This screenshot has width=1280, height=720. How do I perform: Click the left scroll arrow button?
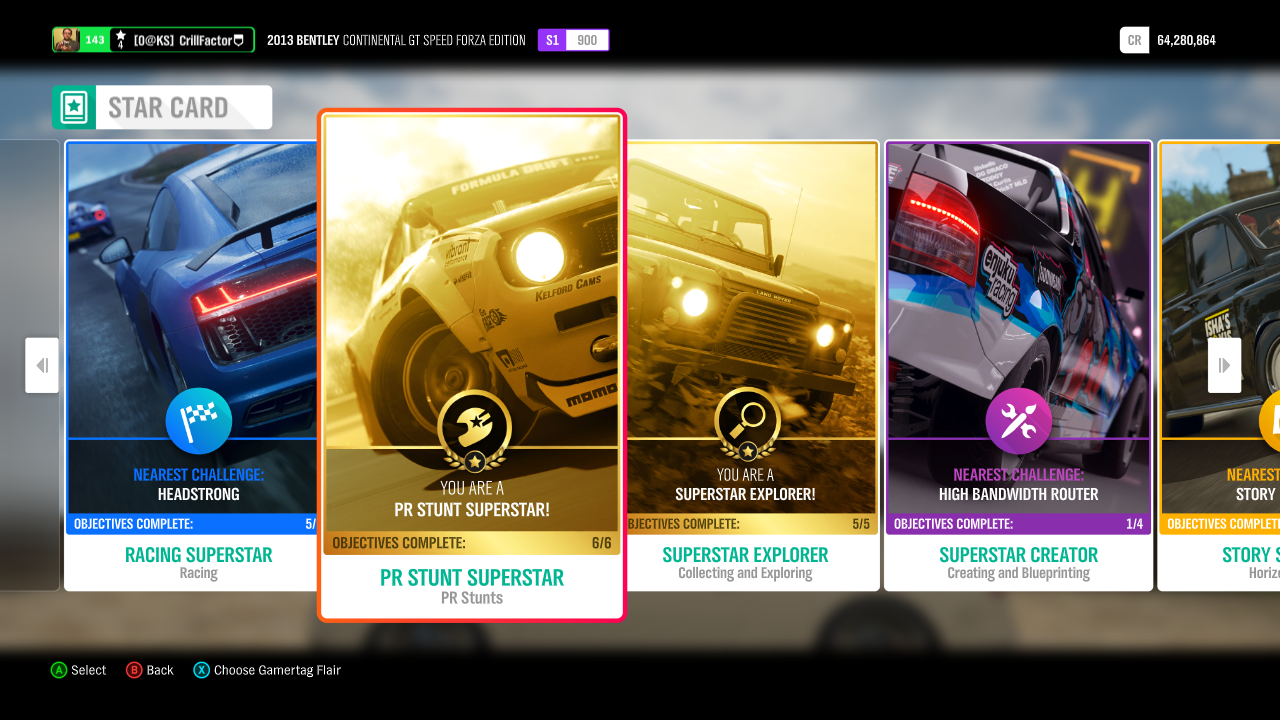(42, 365)
